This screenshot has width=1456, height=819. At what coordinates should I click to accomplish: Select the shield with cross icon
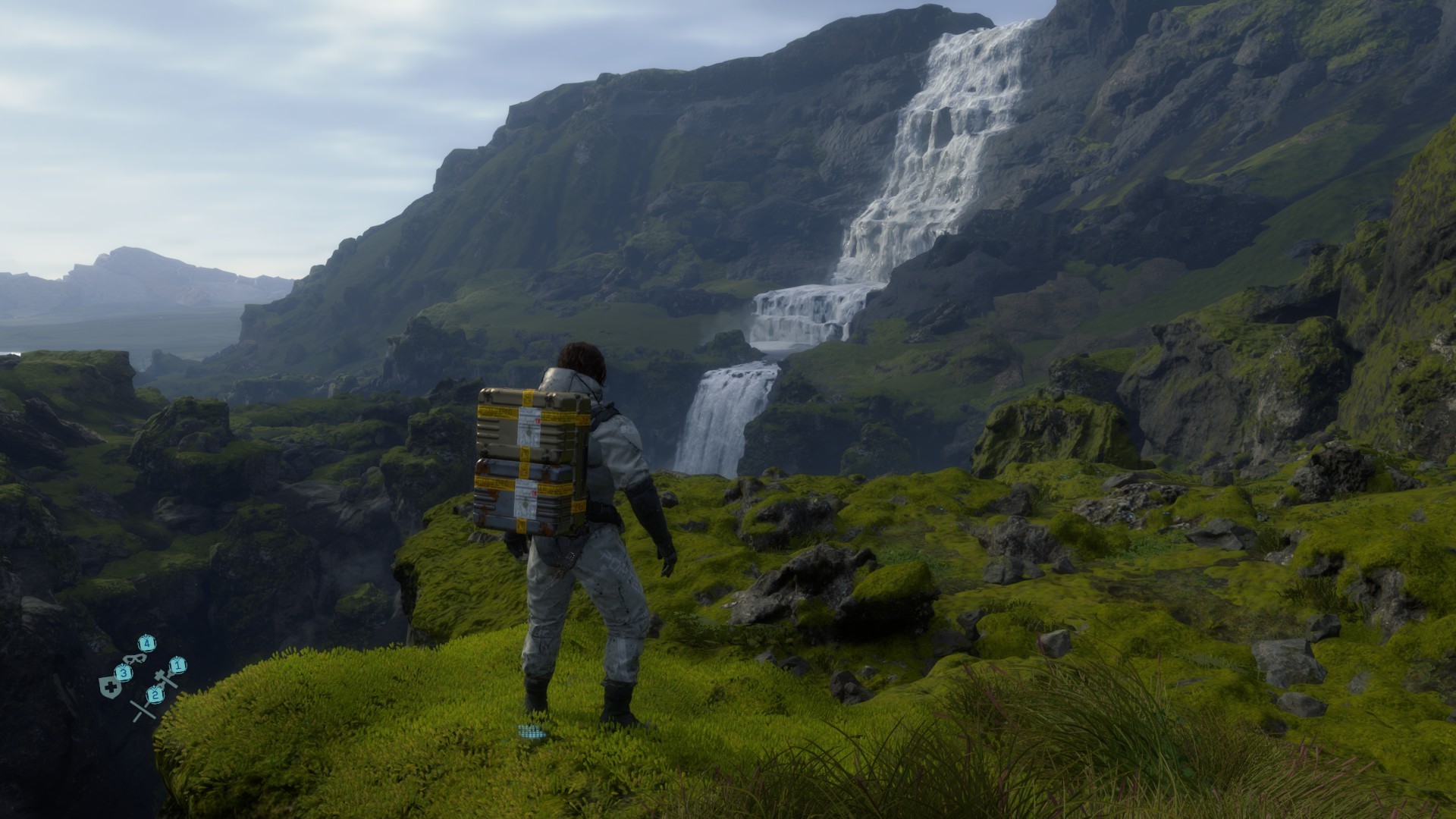(x=111, y=689)
